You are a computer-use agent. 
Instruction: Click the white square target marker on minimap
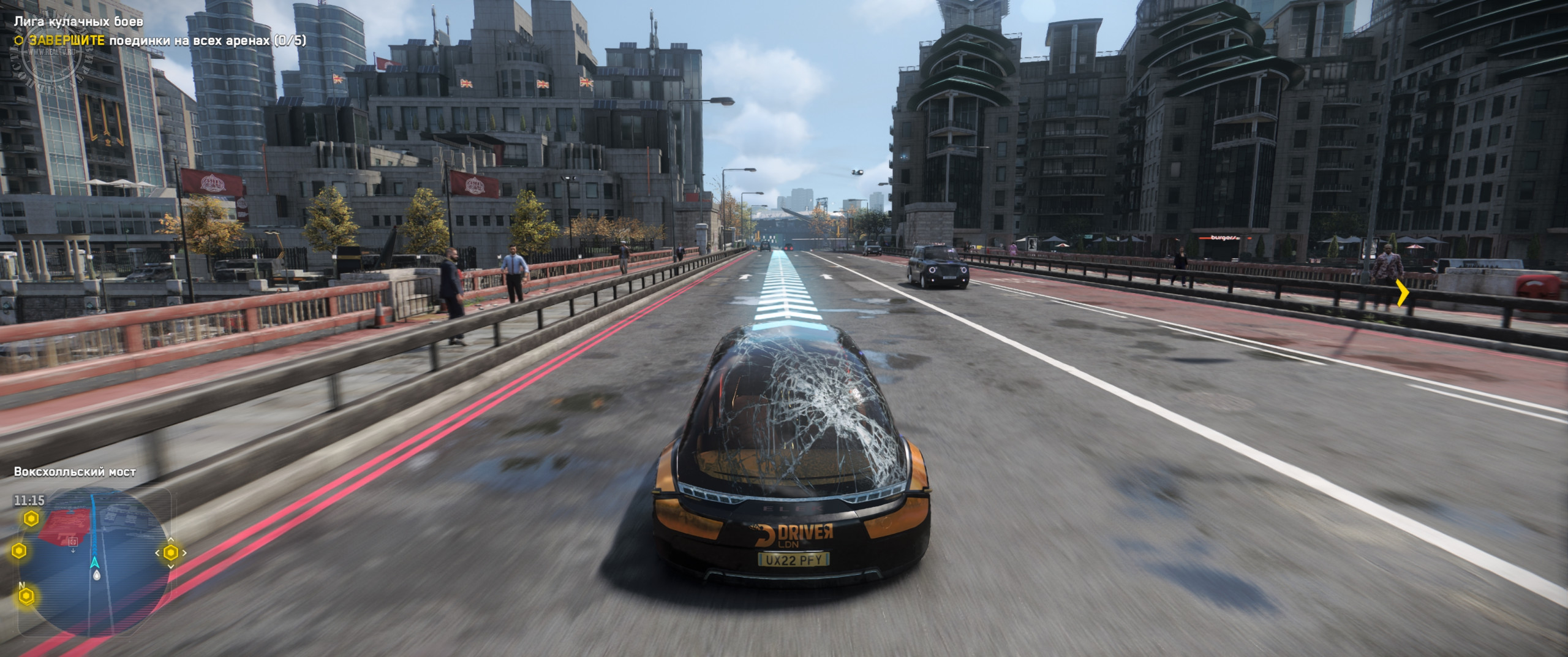point(73,542)
